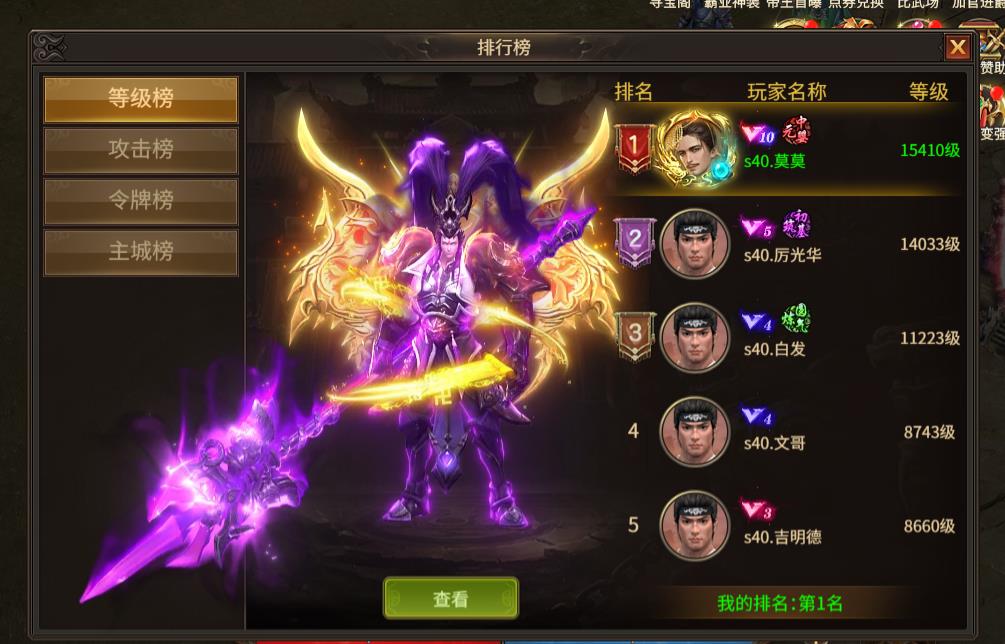Select rank 4 player s40.文哥
Screen dimensions: 1005x644
788,432
